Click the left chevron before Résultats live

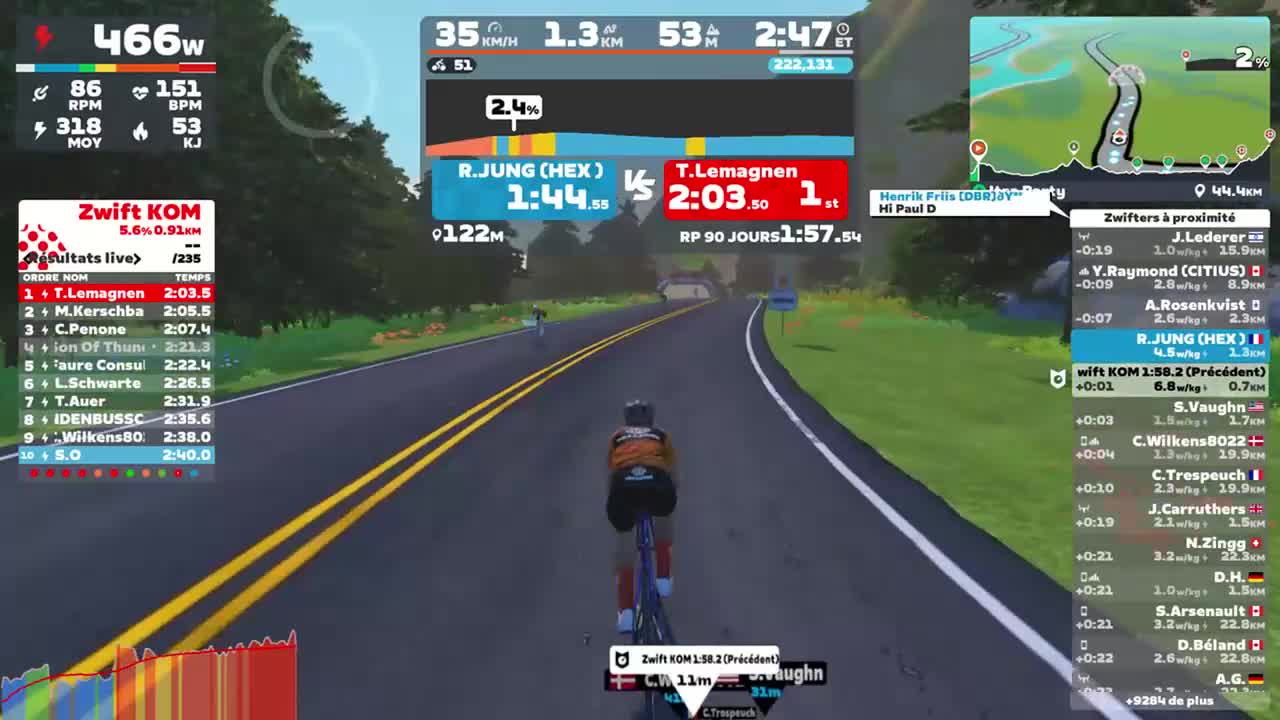(27, 258)
